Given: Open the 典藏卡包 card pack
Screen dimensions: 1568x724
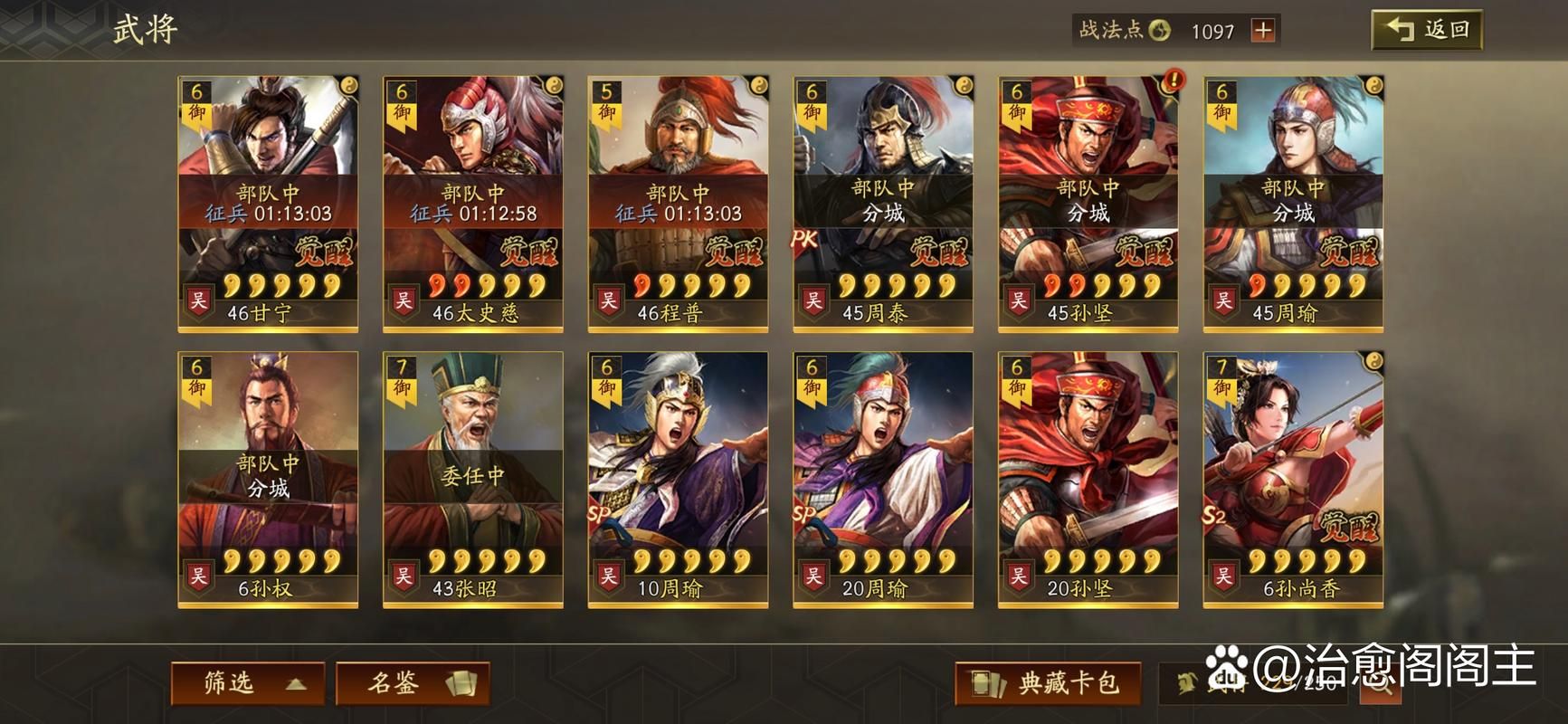Looking at the screenshot, I should click(x=1041, y=685).
